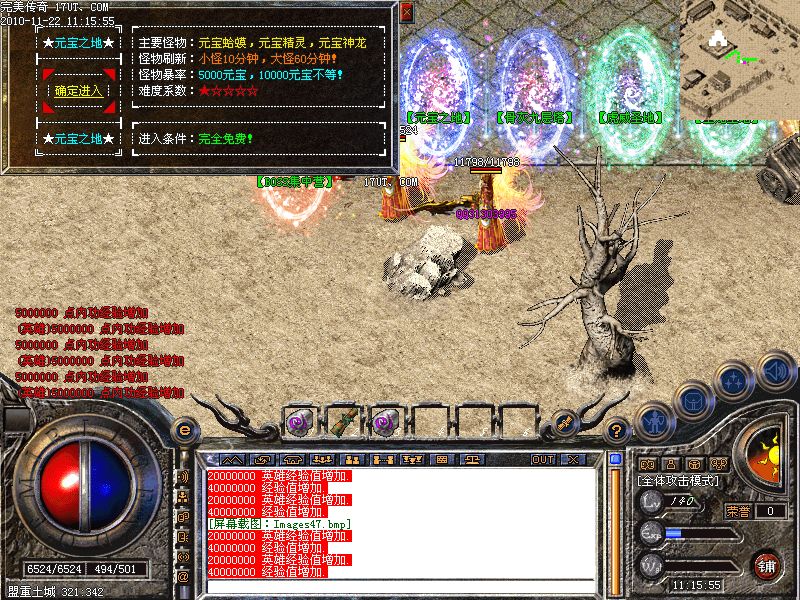
Task: Close the 元宝之地 dialog with the red X
Action: 406,13
